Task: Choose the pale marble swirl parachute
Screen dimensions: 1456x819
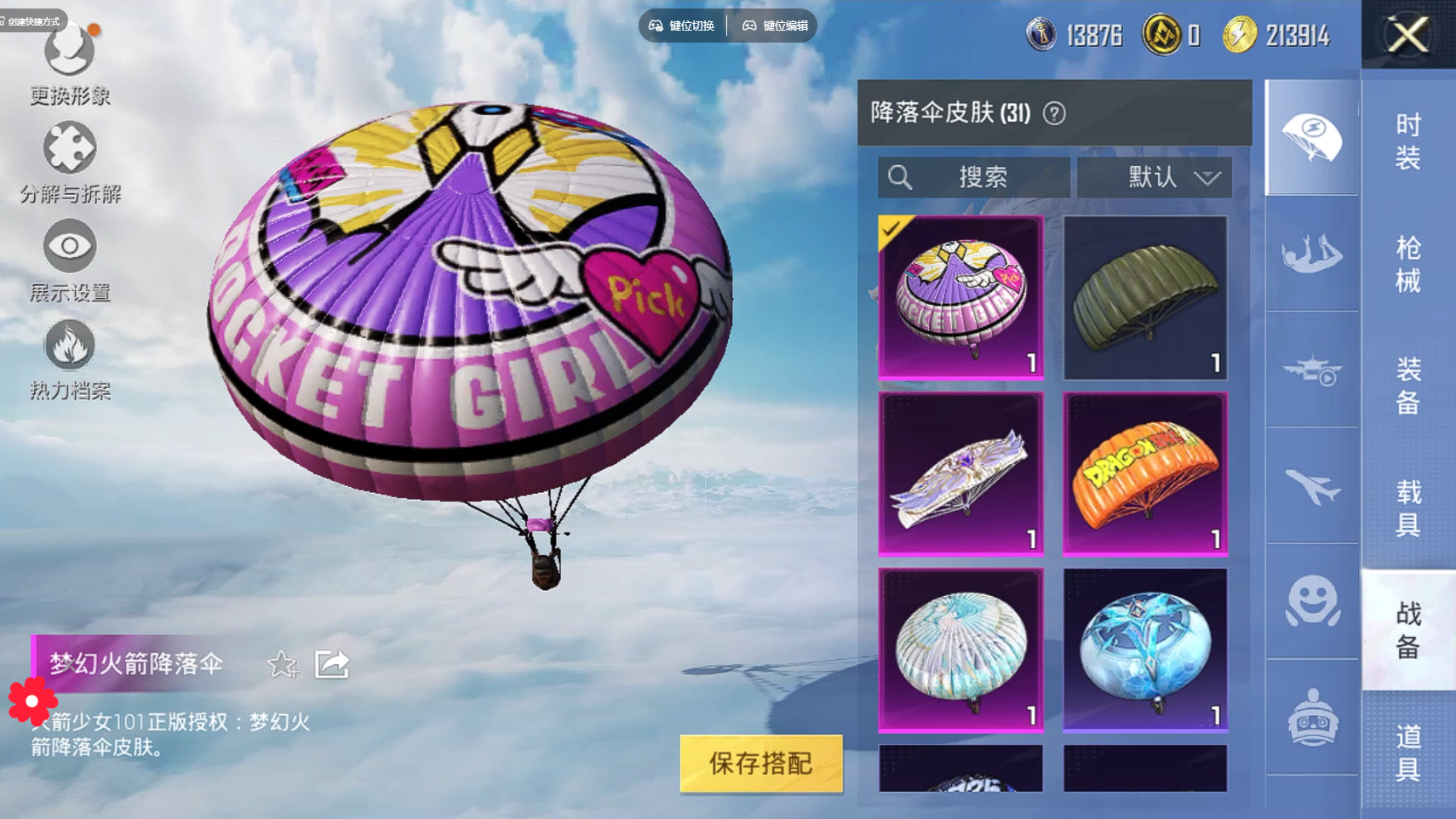Action: (960, 650)
